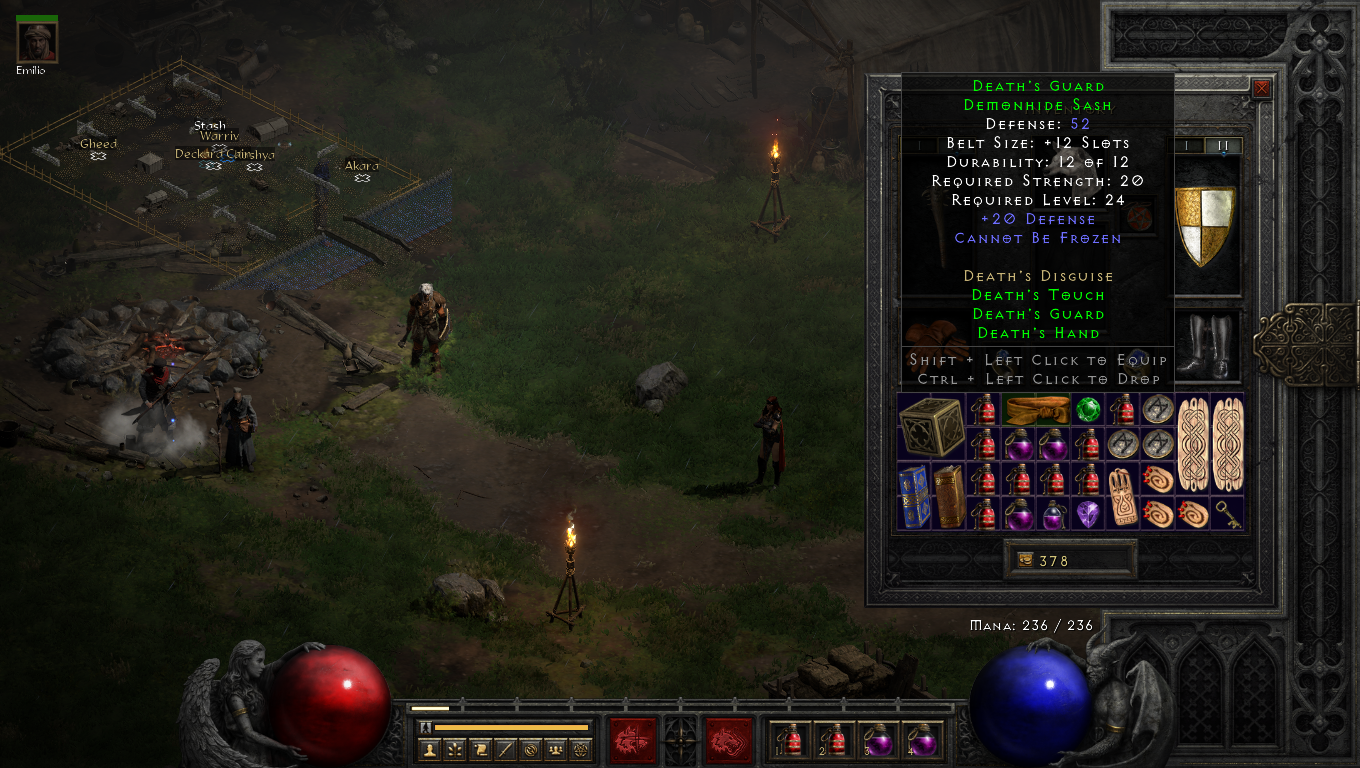Viewport: 1360px width, 768px height.
Task: Select the right-click wolf skill icon
Action: 728,741
